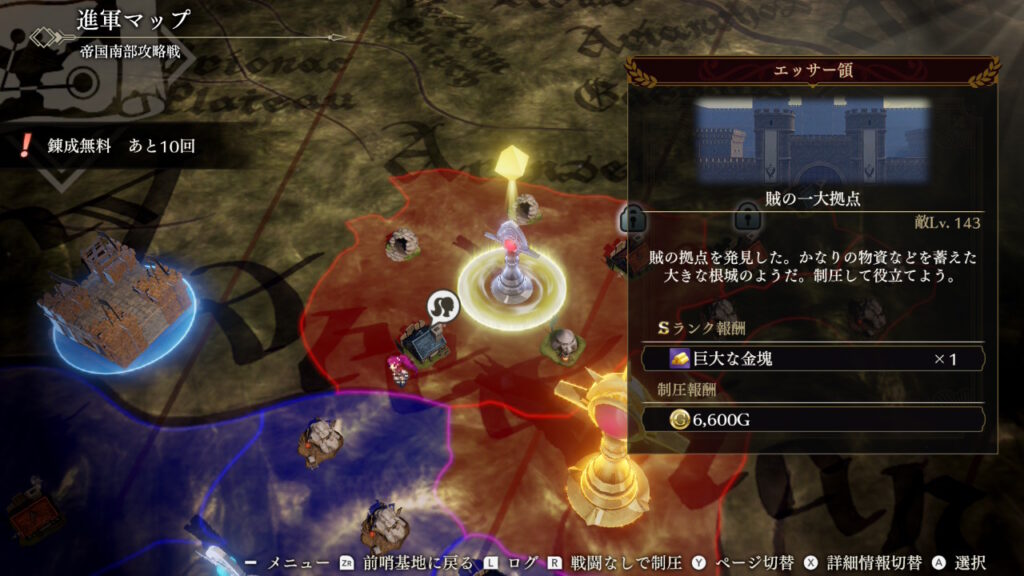1024x576 pixels.
Task: Click the 6,600G conquest reward row
Action: 813,420
